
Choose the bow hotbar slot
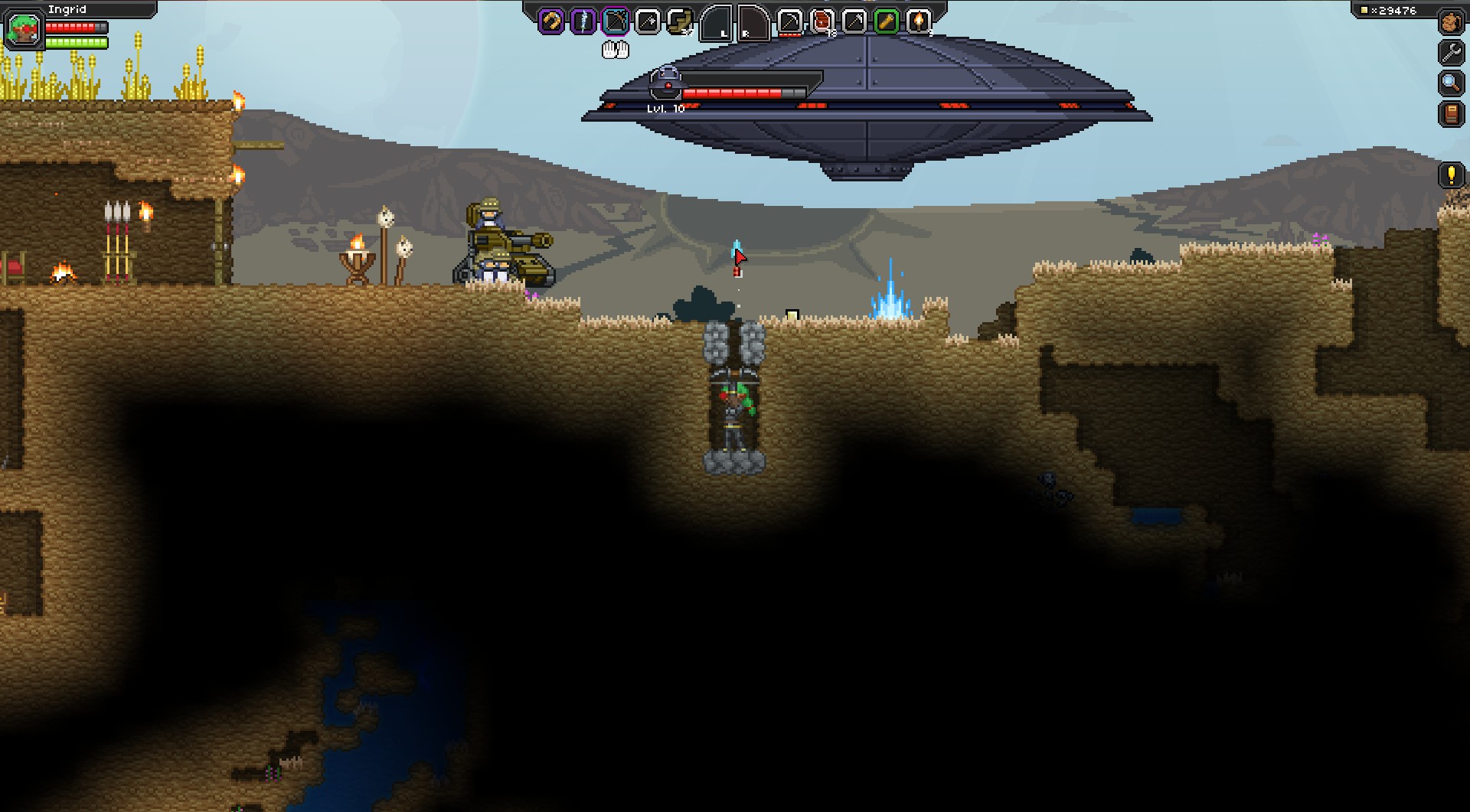(x=616, y=21)
